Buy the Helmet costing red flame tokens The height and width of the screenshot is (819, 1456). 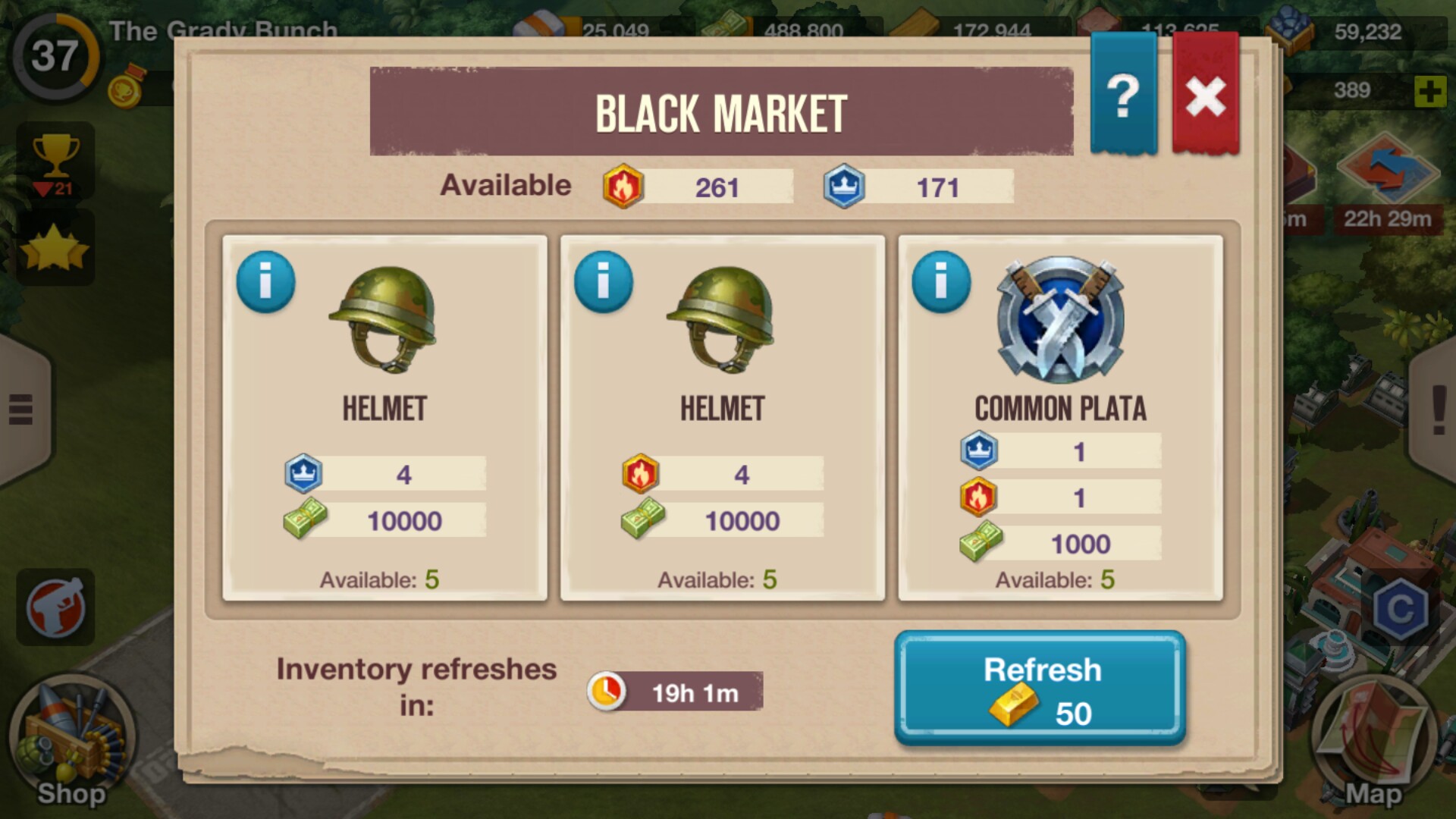pos(722,418)
